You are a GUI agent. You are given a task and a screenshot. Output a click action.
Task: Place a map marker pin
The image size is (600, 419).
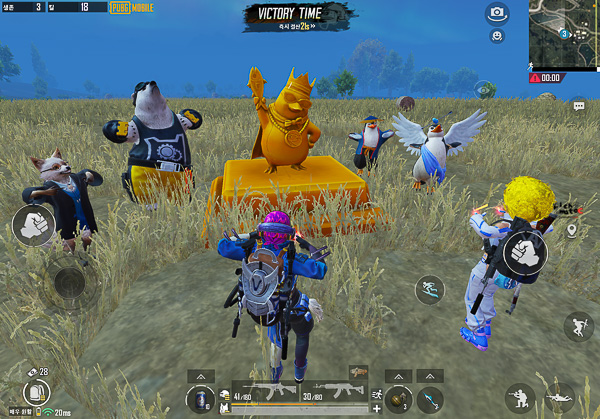coord(572,231)
